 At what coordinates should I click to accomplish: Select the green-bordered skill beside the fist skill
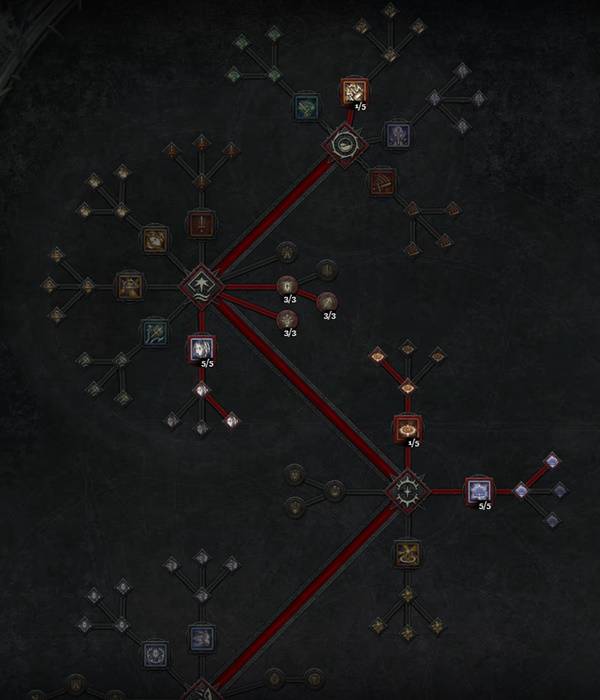coord(306,107)
